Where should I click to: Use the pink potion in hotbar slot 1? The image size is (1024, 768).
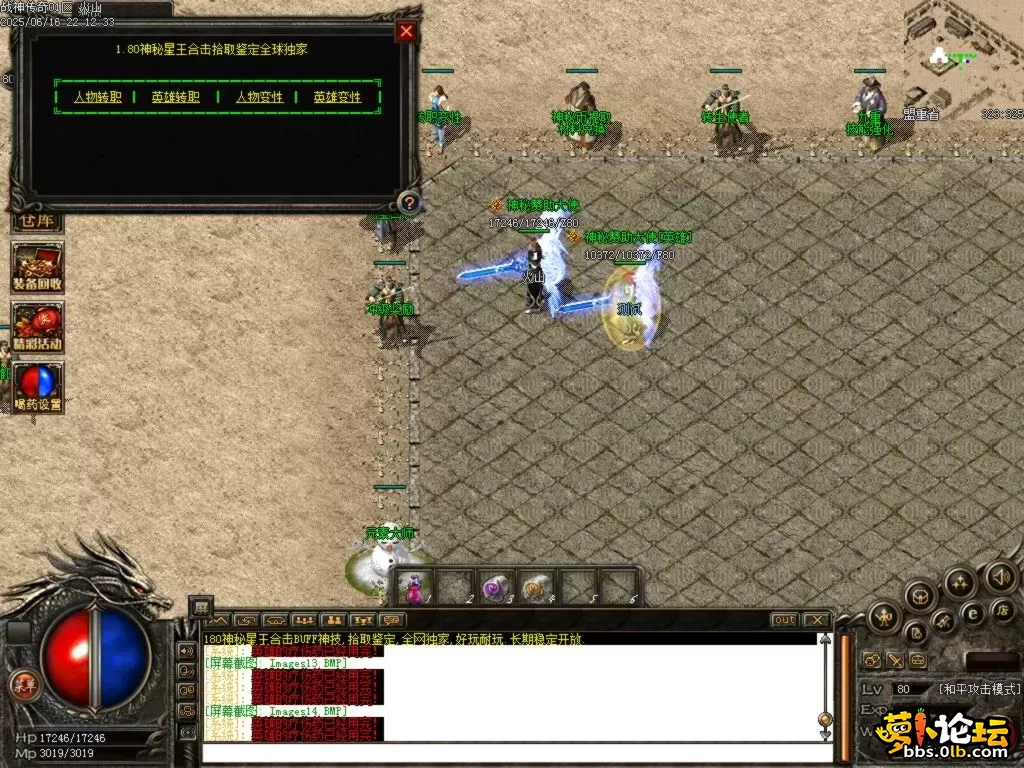(x=415, y=587)
